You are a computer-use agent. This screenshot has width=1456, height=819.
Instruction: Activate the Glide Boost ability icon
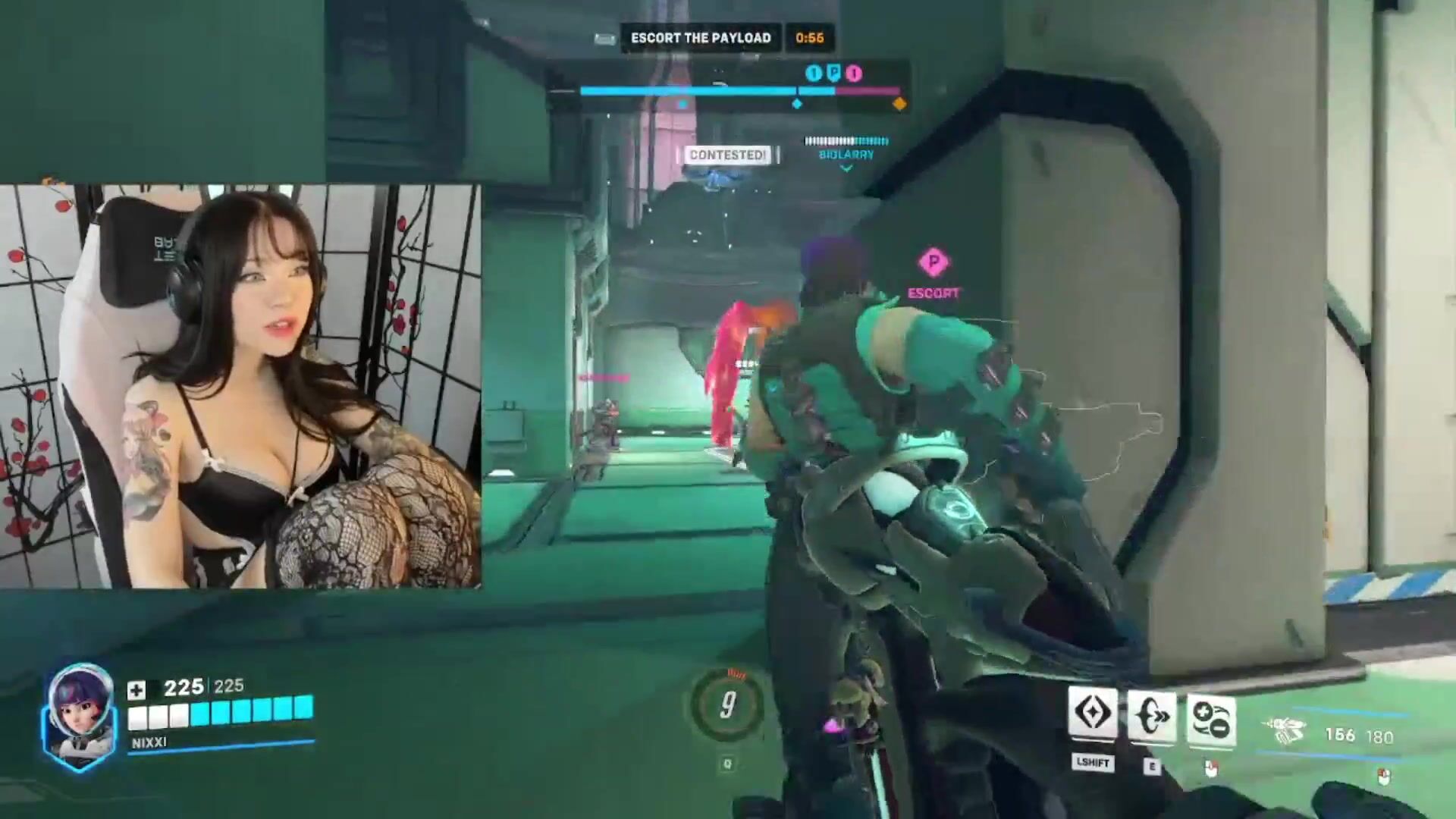pos(1092,713)
